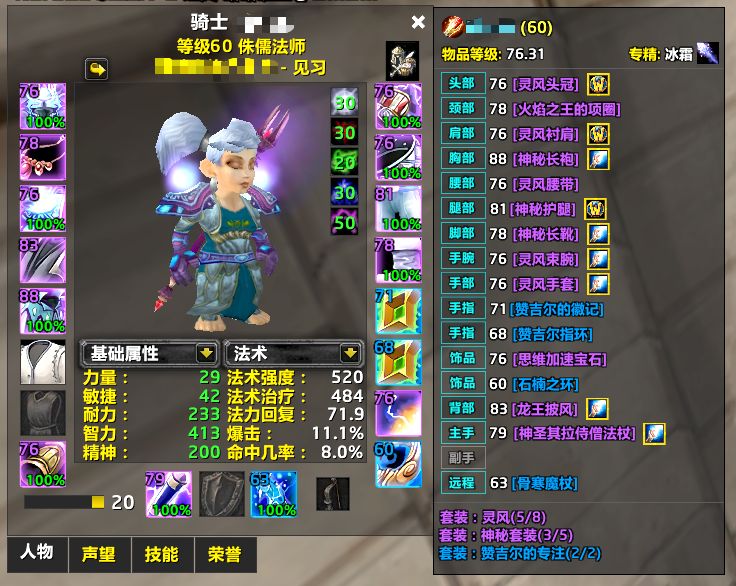Close the character panel

click(x=418, y=22)
